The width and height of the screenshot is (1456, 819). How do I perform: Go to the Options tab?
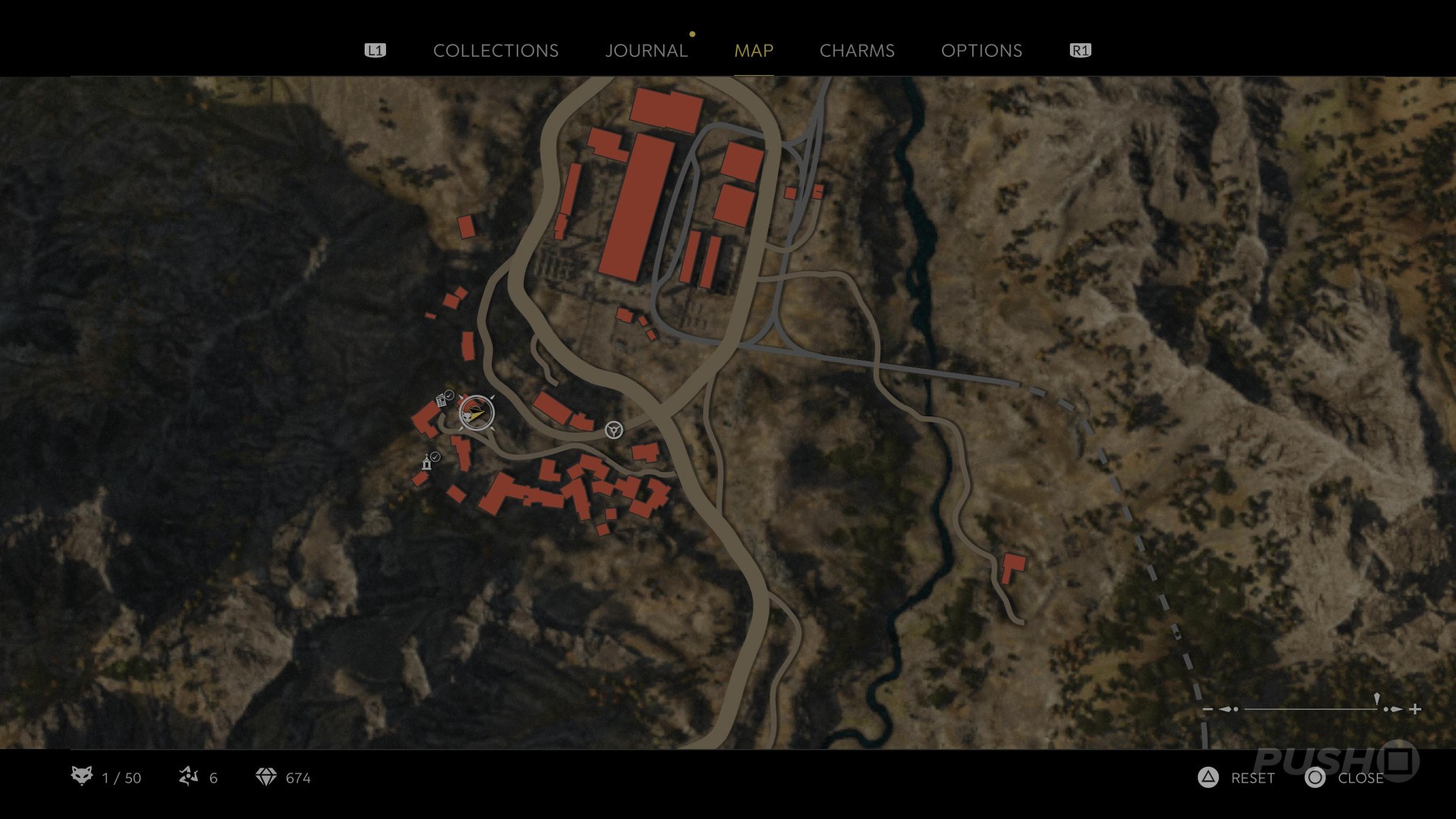(x=981, y=51)
